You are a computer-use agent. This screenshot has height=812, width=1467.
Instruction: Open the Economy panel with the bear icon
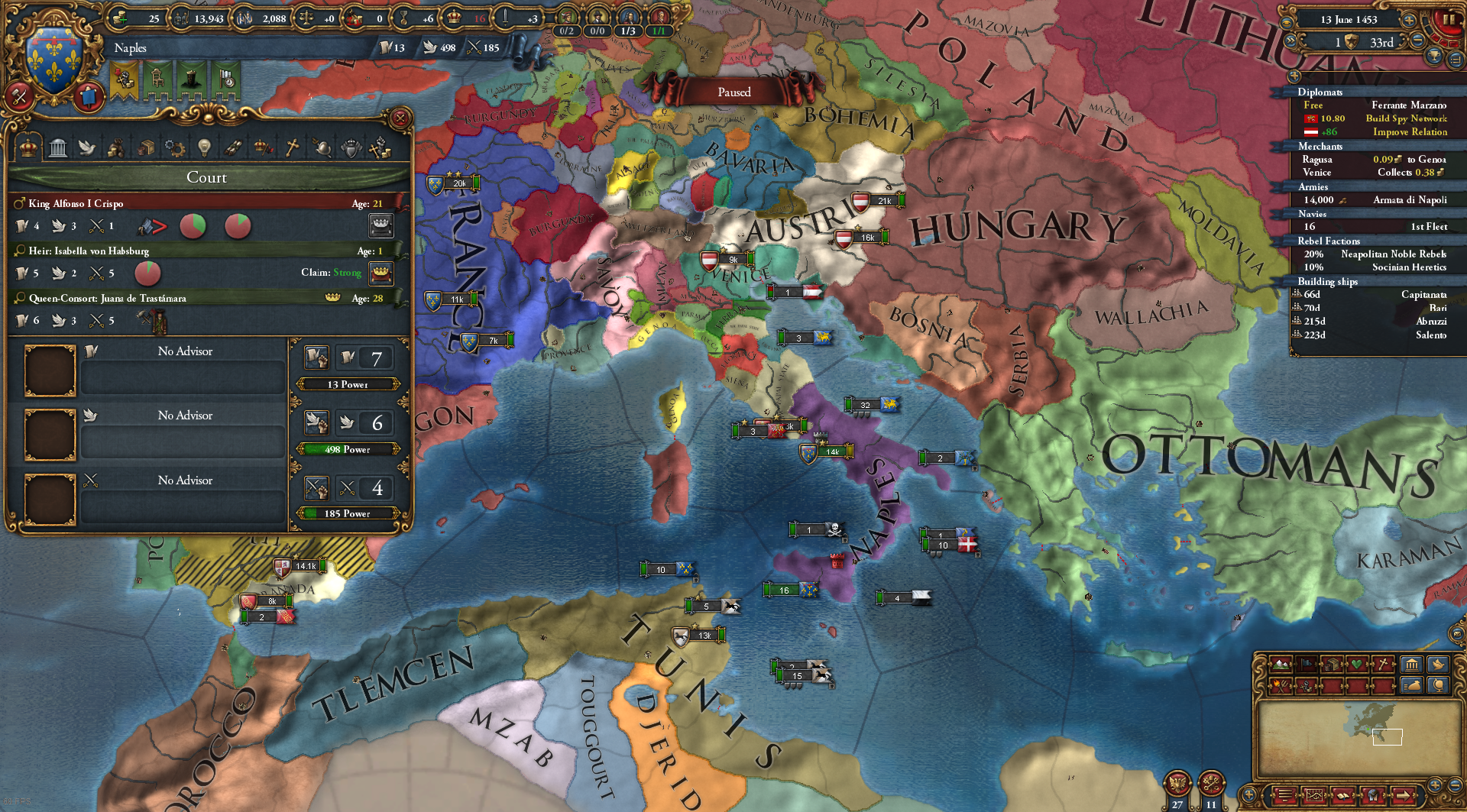coord(116,147)
